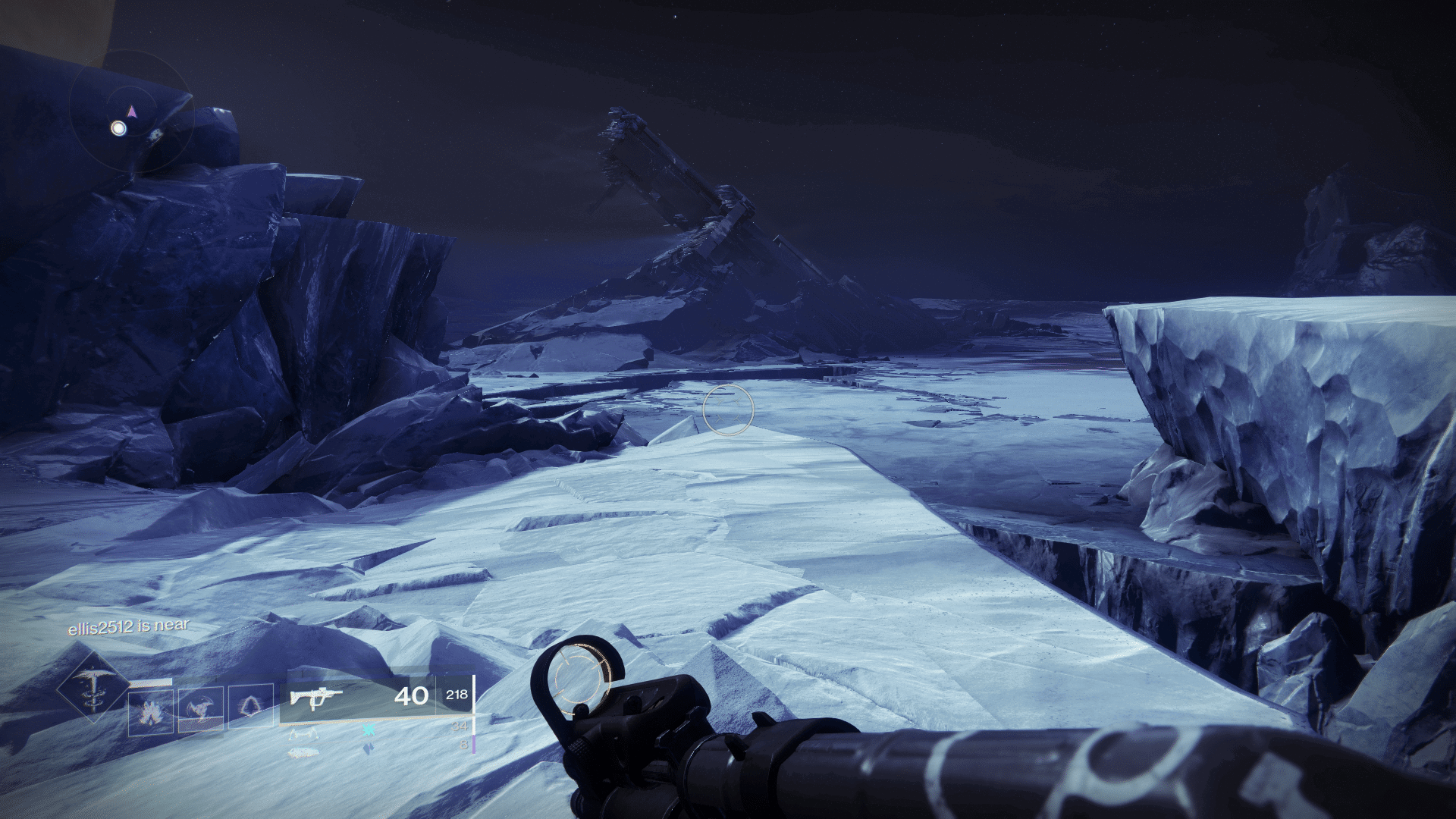Switch to the bow weapon icon
The height and width of the screenshot is (819, 1456).
[x=302, y=733]
